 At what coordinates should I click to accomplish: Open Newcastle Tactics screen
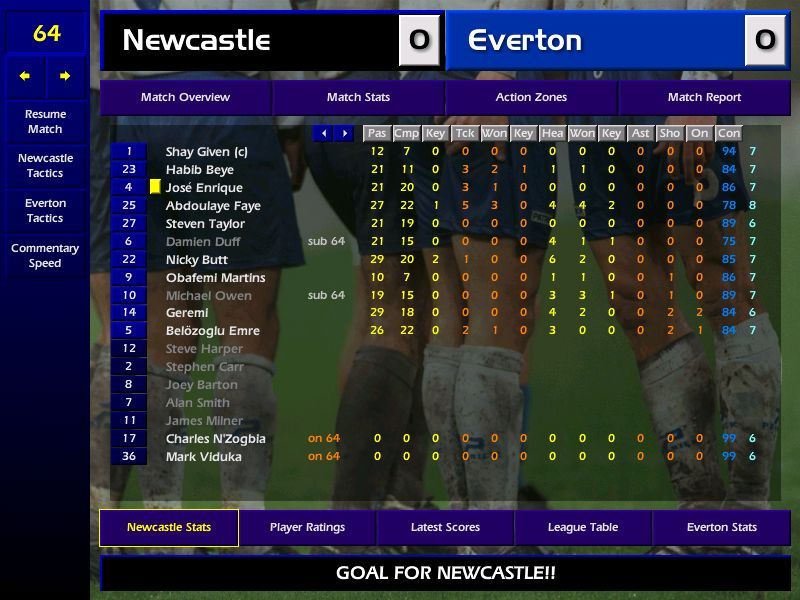pos(45,165)
